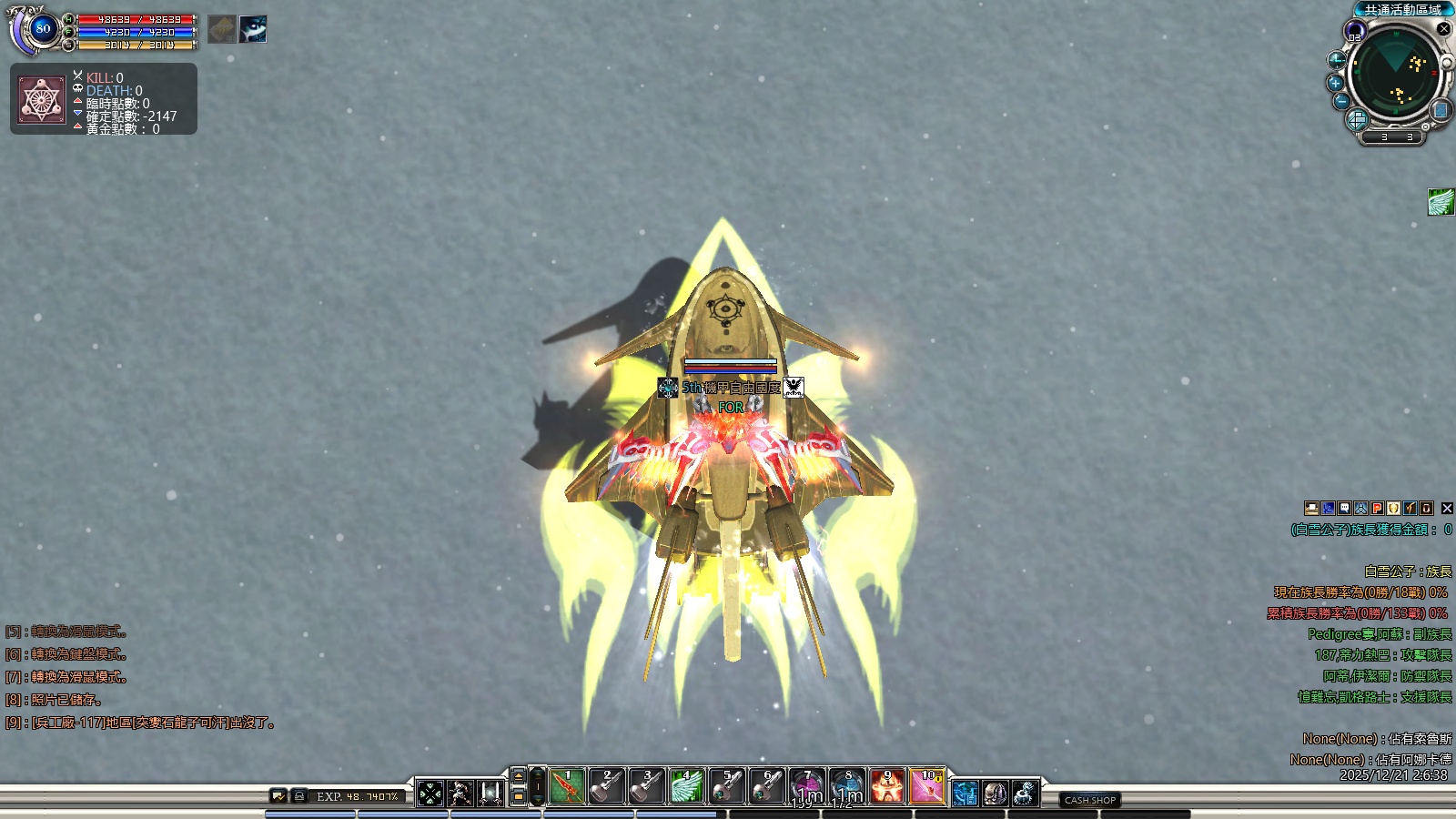The width and height of the screenshot is (1456, 819).
Task: Open the four-arrow formation icon left of hotbar
Action: click(430, 794)
